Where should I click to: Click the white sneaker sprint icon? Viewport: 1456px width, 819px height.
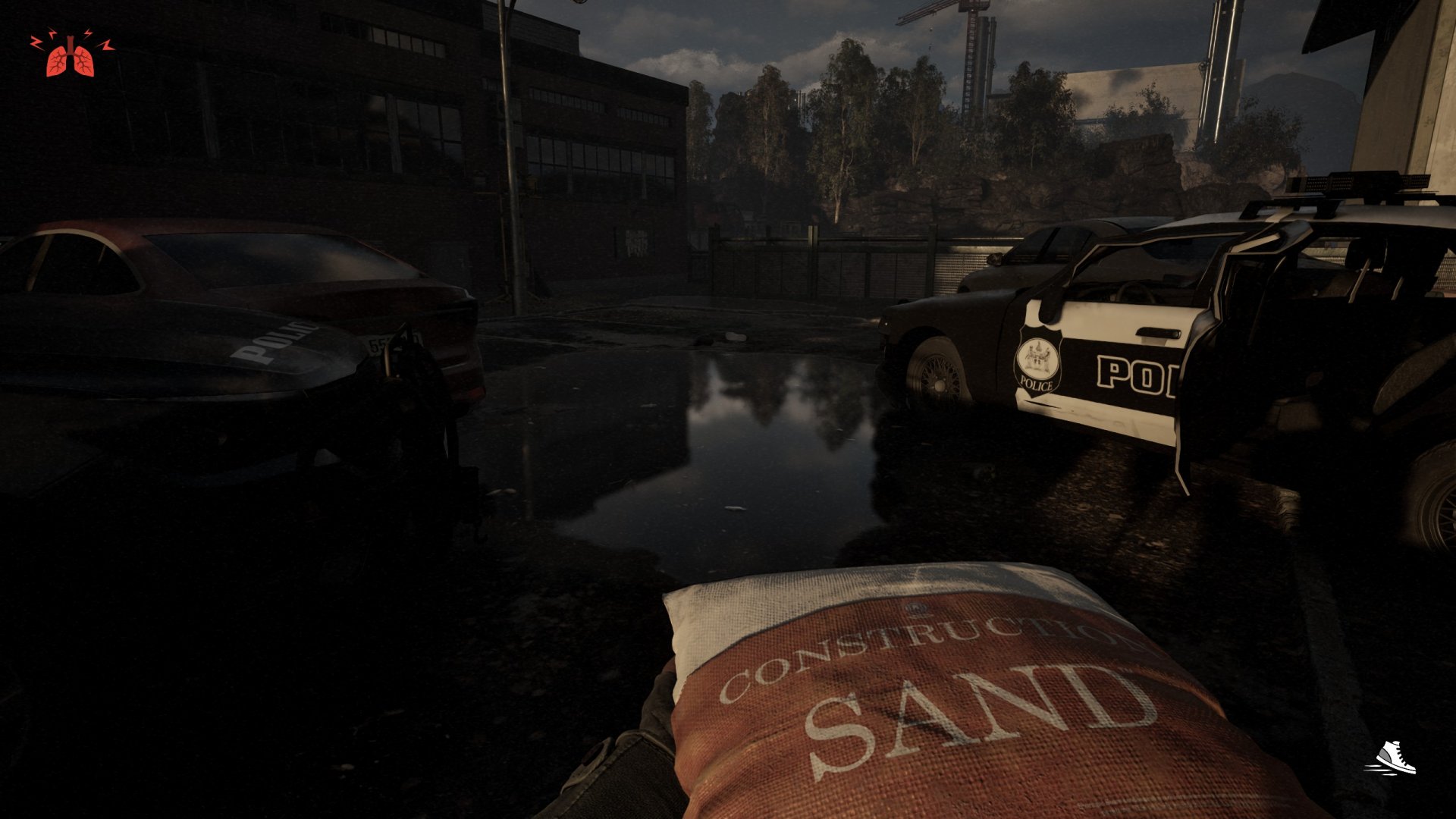(x=1392, y=758)
